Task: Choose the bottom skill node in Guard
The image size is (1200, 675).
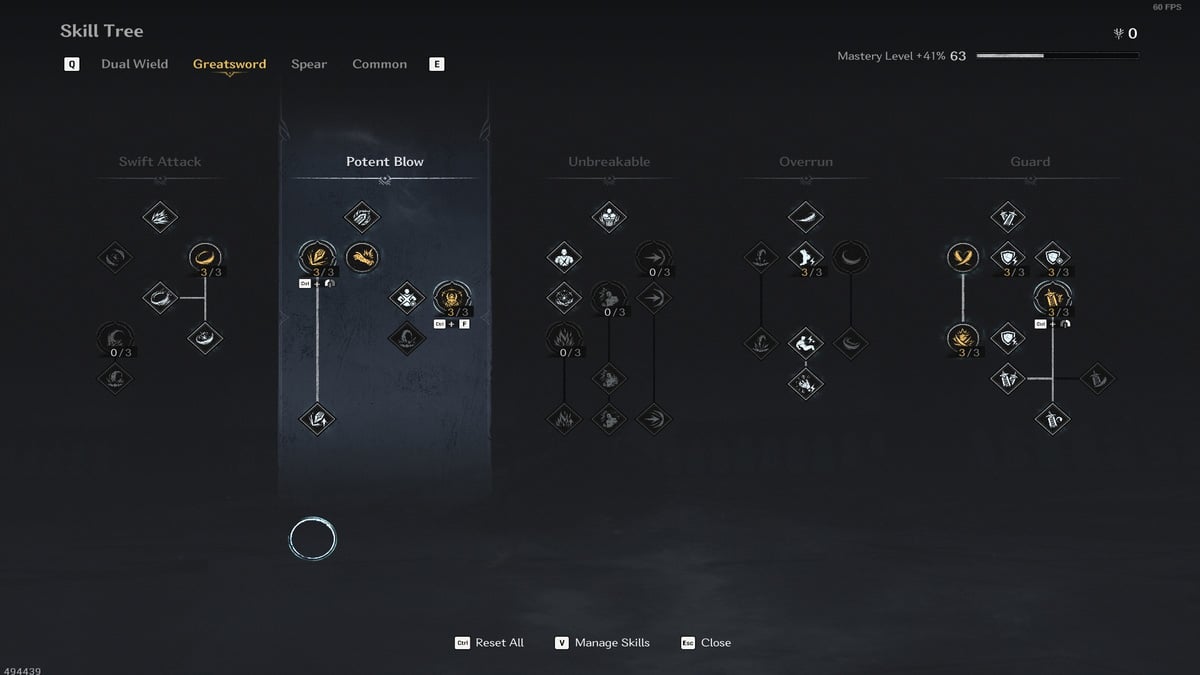Action: coord(1052,418)
